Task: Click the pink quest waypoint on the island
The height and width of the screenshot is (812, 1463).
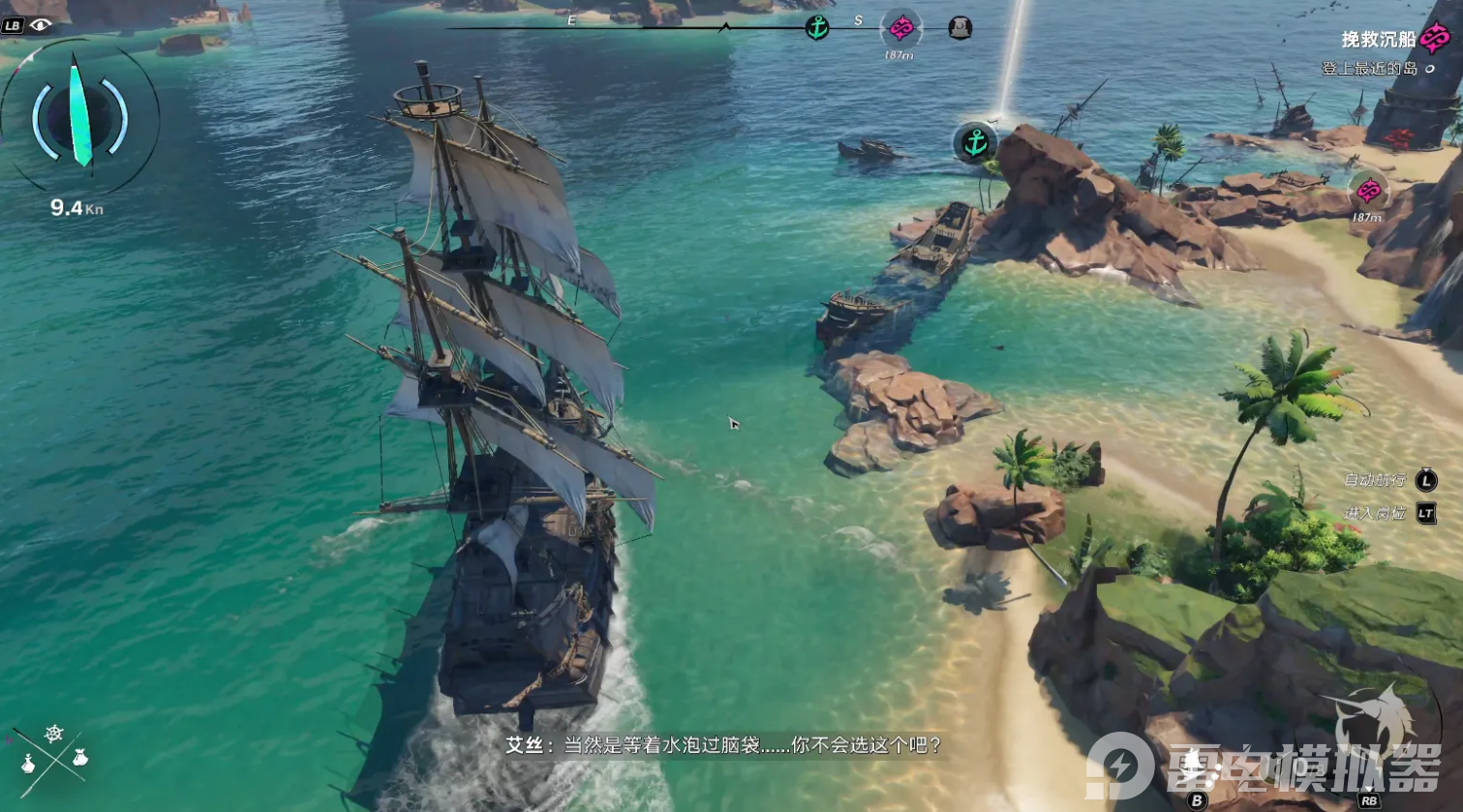Action: point(1367,191)
